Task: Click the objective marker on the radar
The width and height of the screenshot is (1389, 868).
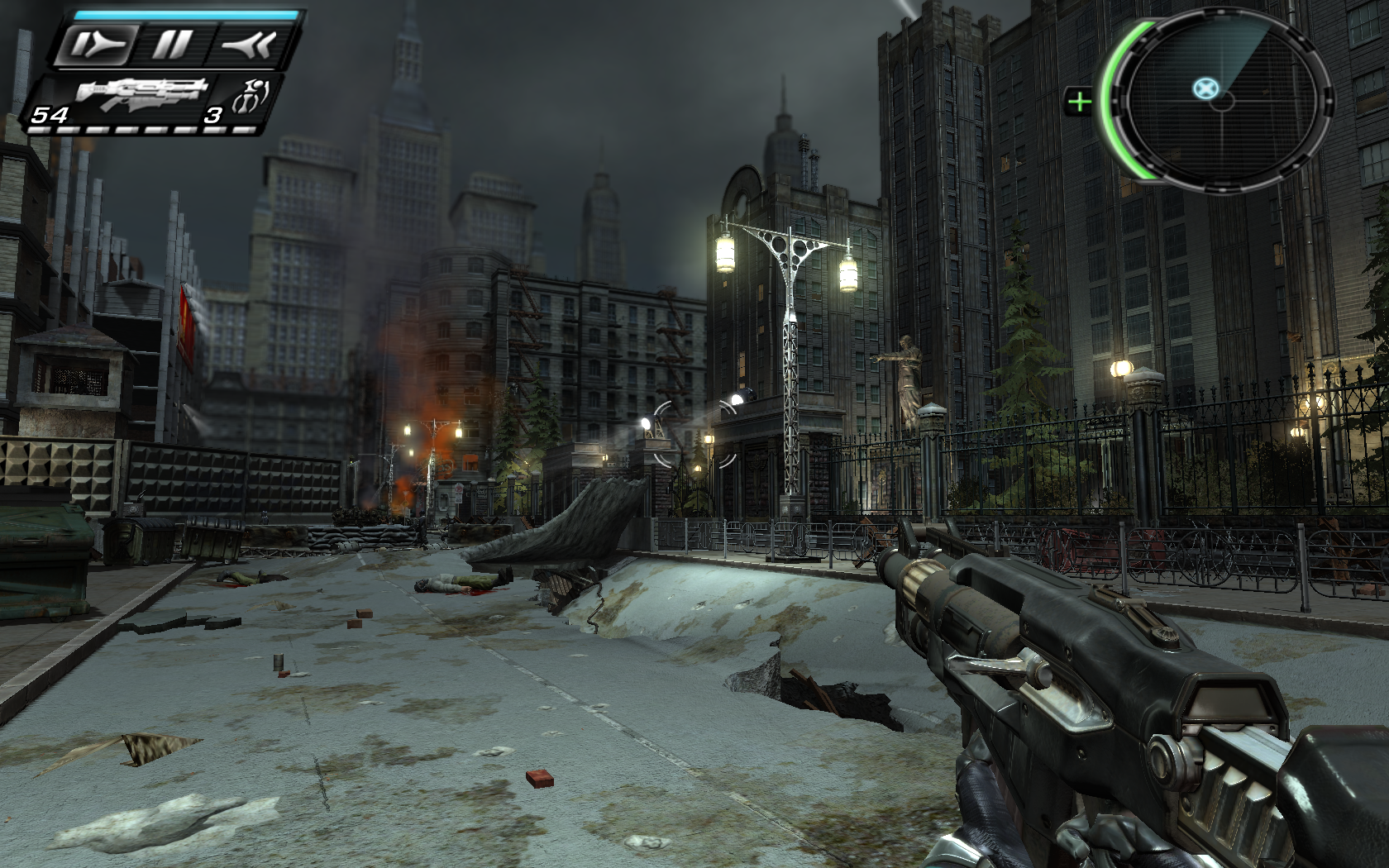Action: pos(1206,88)
